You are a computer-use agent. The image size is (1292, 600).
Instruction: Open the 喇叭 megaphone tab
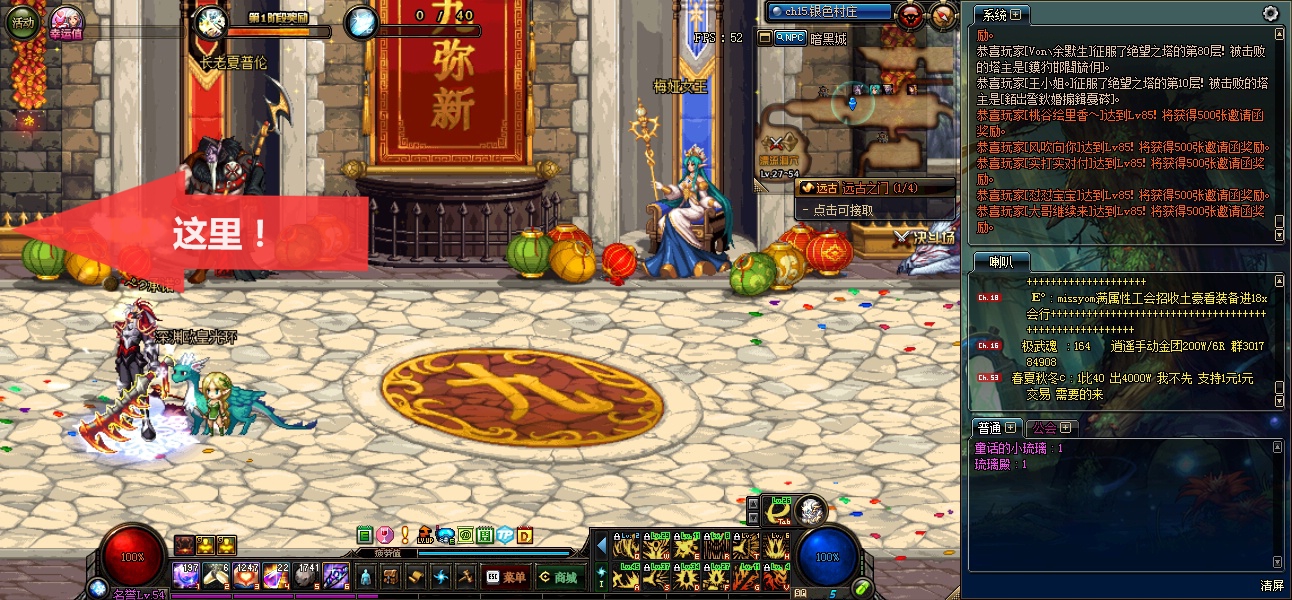pyautogui.click(x=1000, y=262)
